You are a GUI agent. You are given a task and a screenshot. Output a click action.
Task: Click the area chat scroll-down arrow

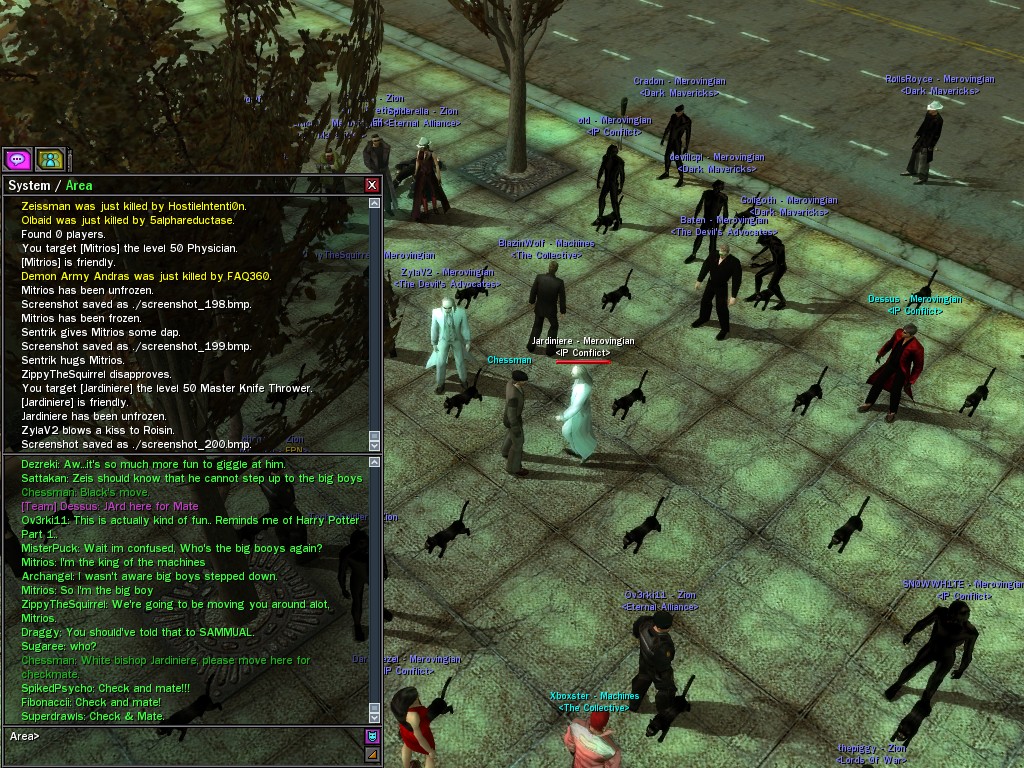point(375,717)
